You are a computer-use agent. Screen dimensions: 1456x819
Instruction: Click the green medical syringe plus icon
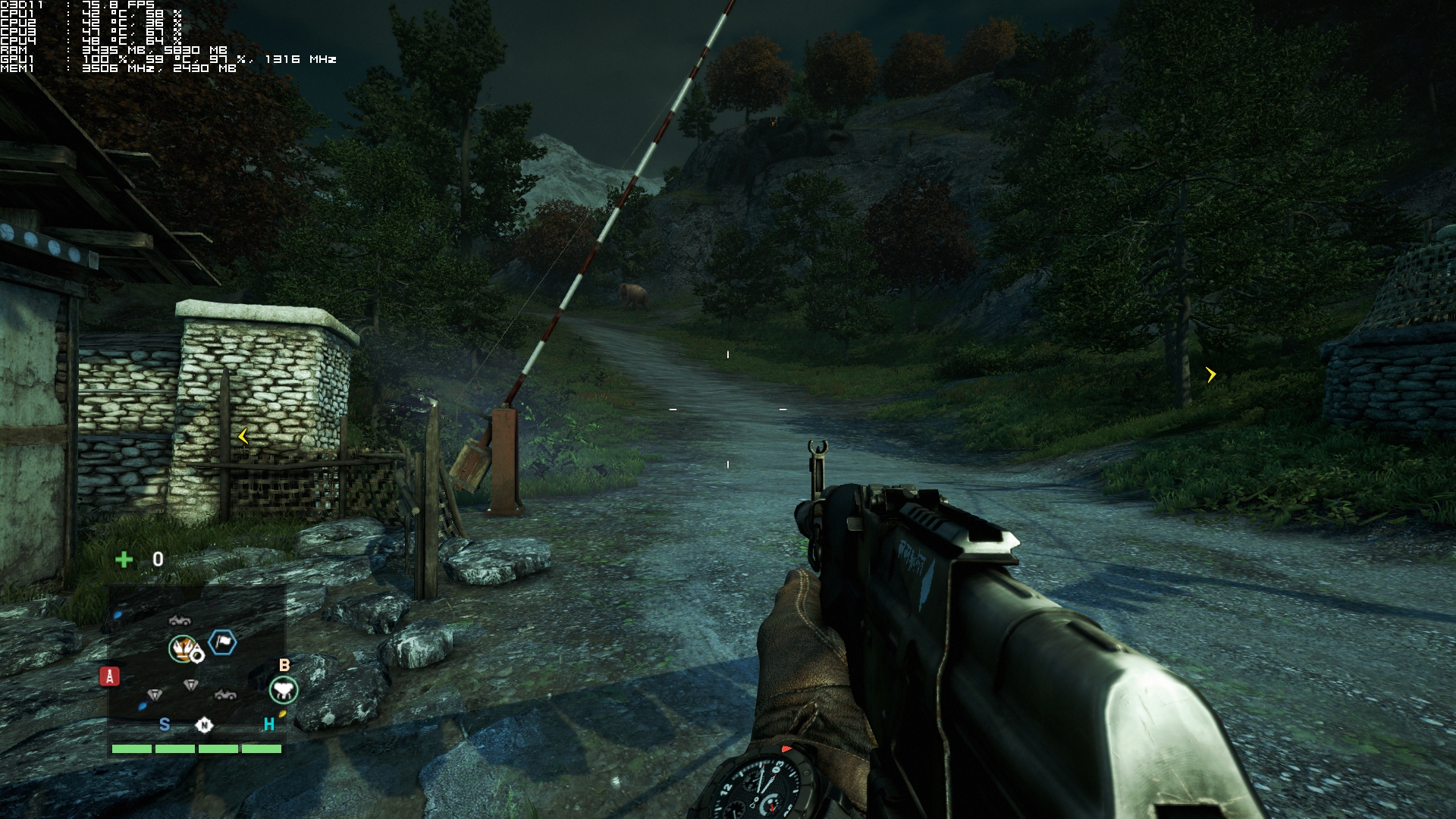(x=124, y=560)
